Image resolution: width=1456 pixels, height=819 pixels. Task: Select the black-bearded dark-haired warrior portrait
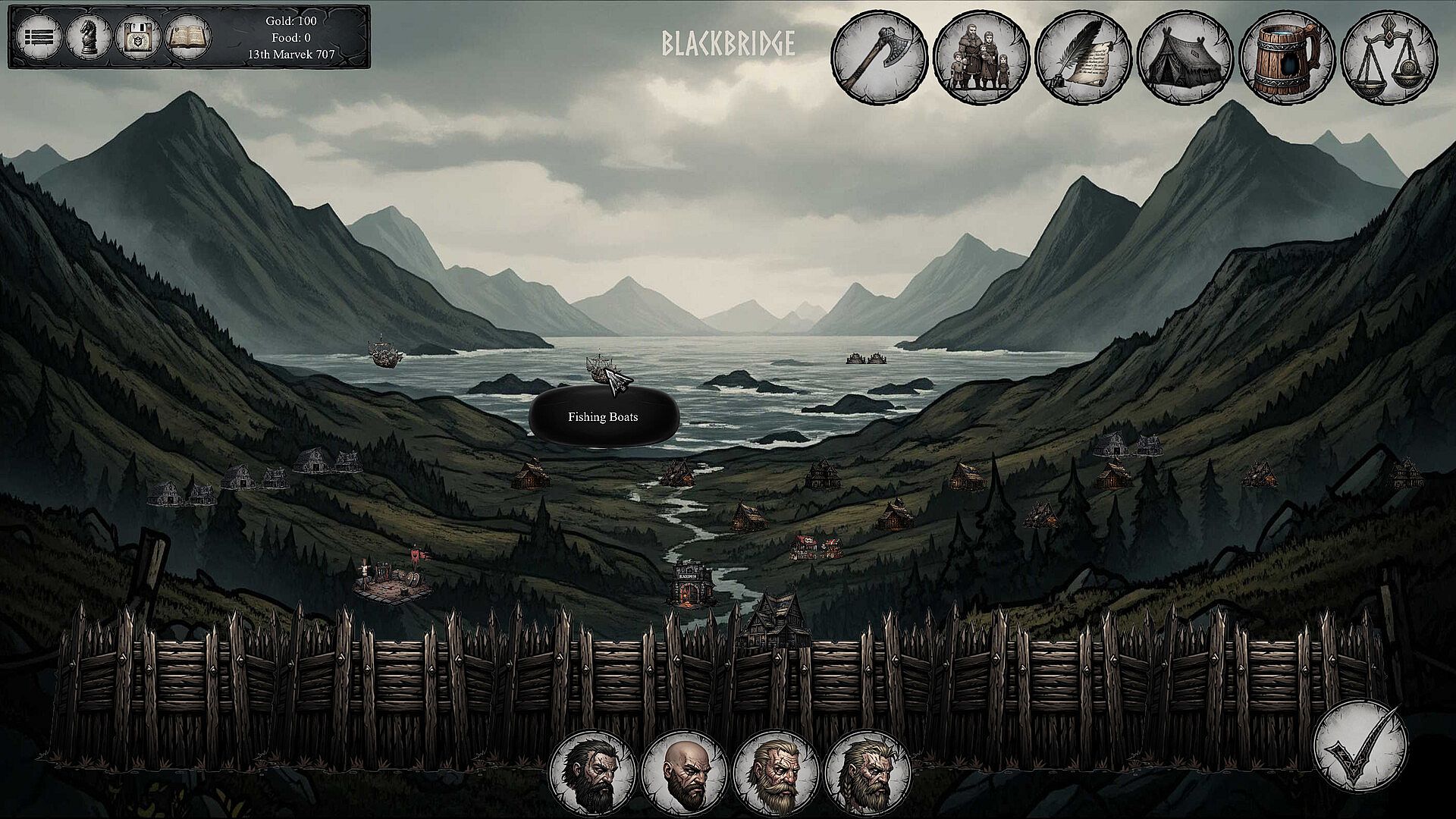pos(592,773)
